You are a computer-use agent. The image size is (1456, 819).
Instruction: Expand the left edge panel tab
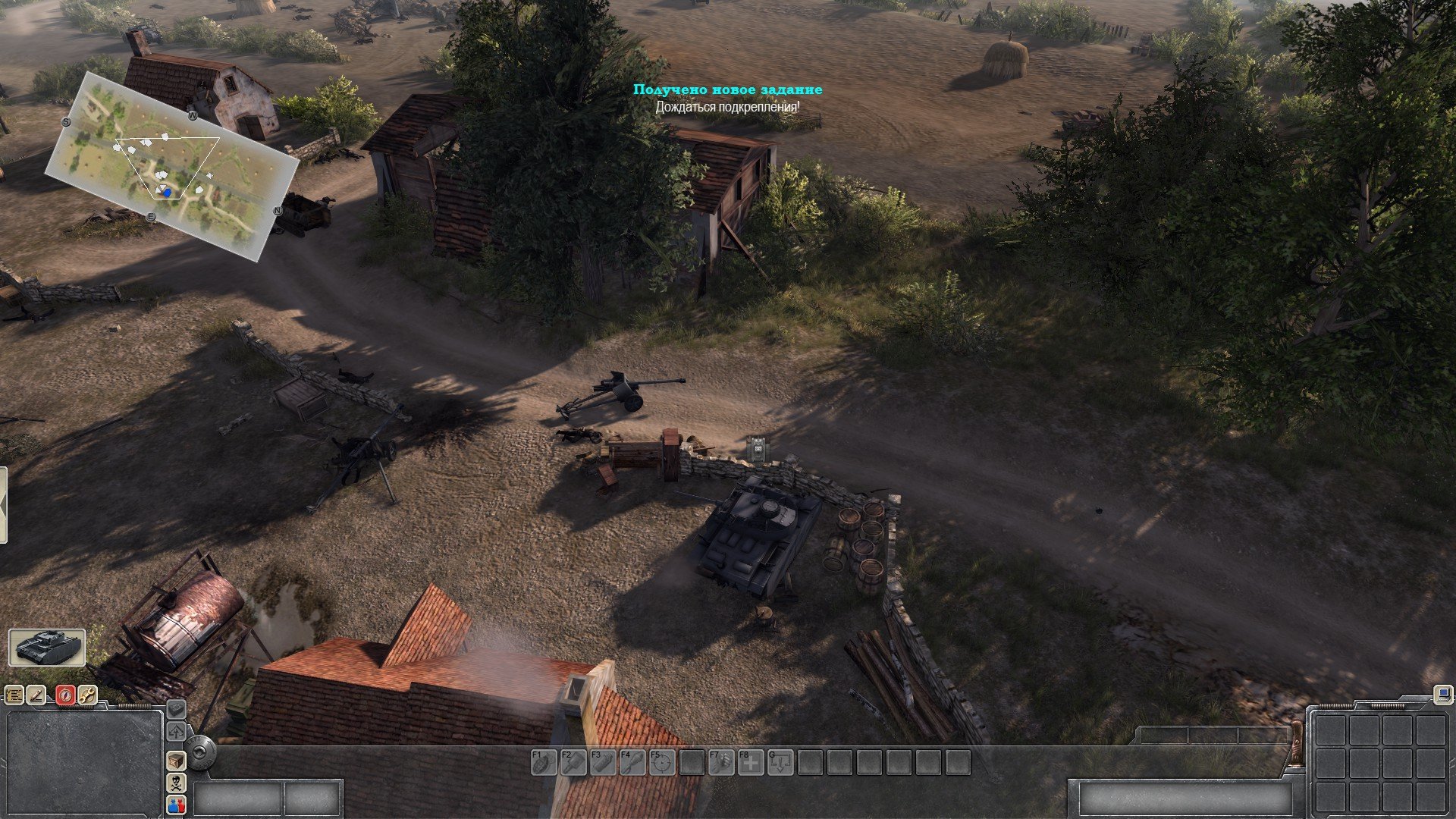click(x=3, y=505)
